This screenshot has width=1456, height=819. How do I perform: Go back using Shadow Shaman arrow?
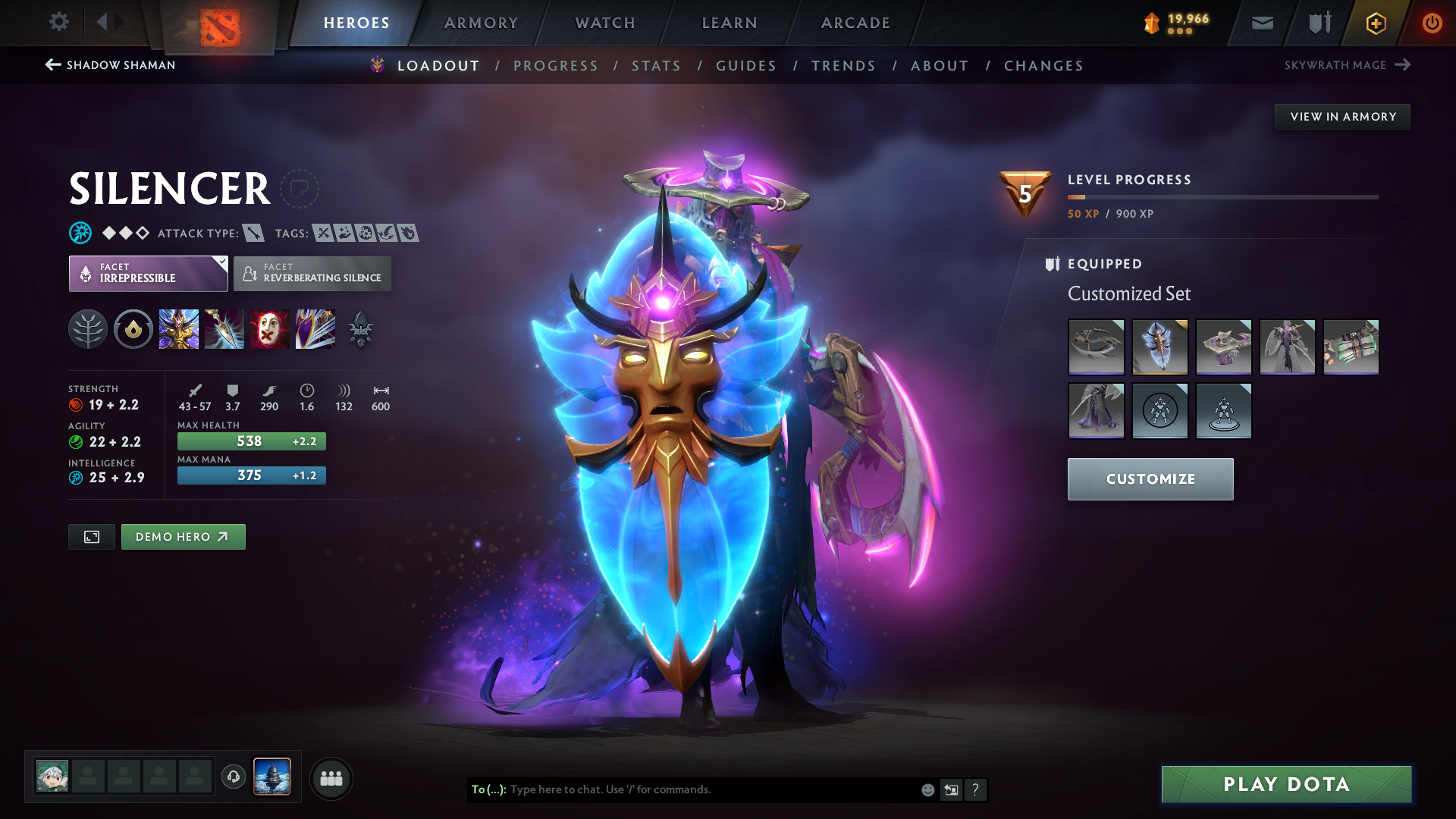click(x=52, y=65)
